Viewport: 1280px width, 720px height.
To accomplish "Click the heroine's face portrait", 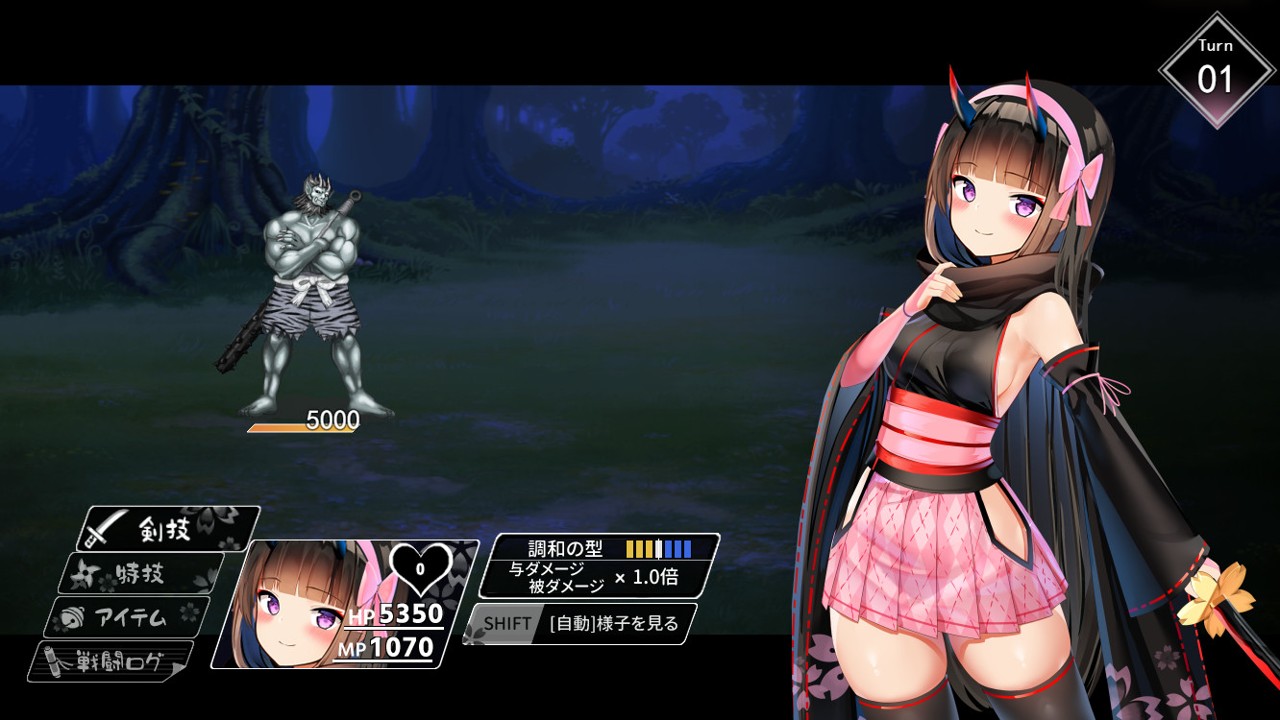I will coord(290,605).
